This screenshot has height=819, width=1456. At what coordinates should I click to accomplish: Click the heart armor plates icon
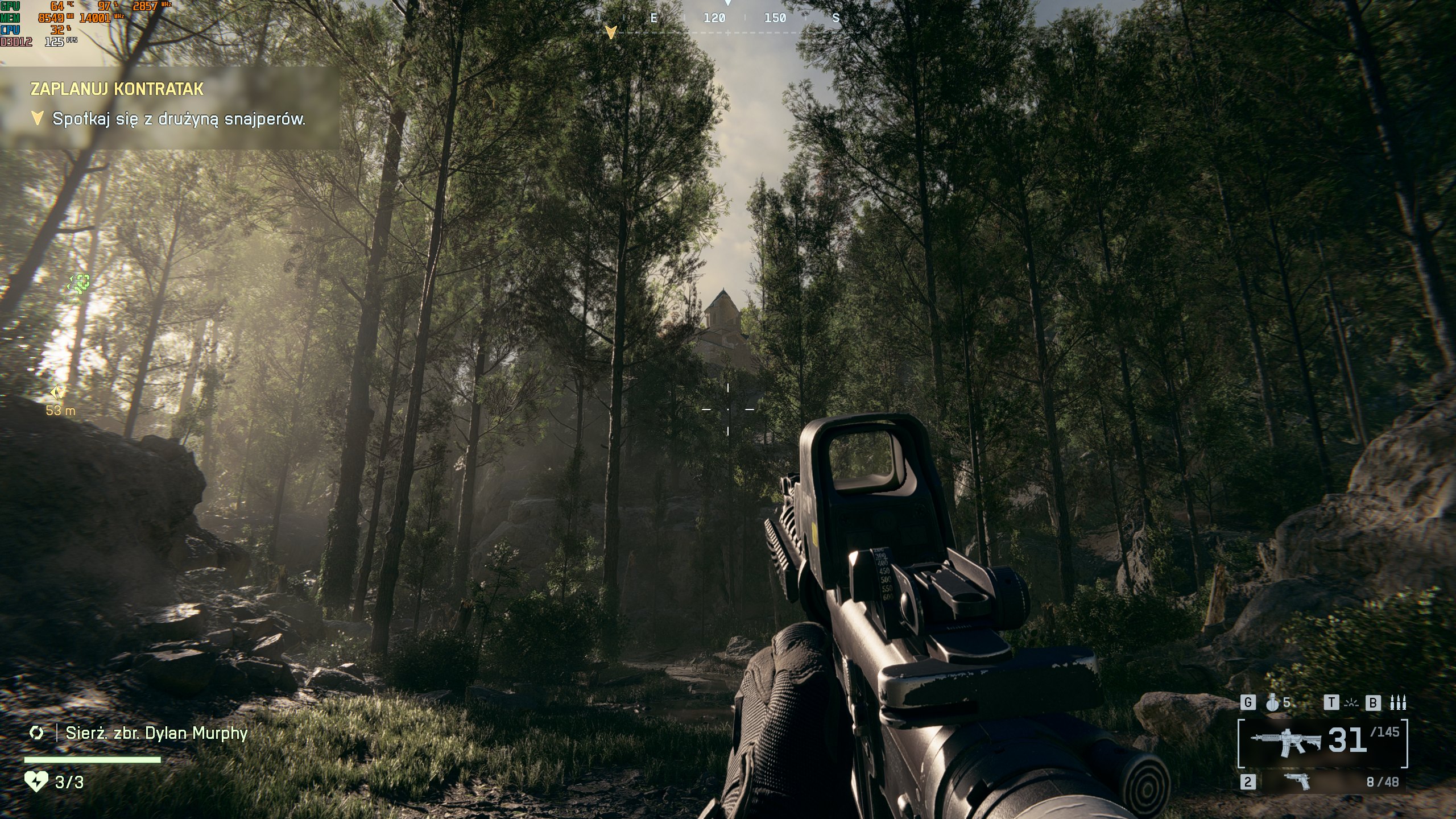[x=36, y=782]
